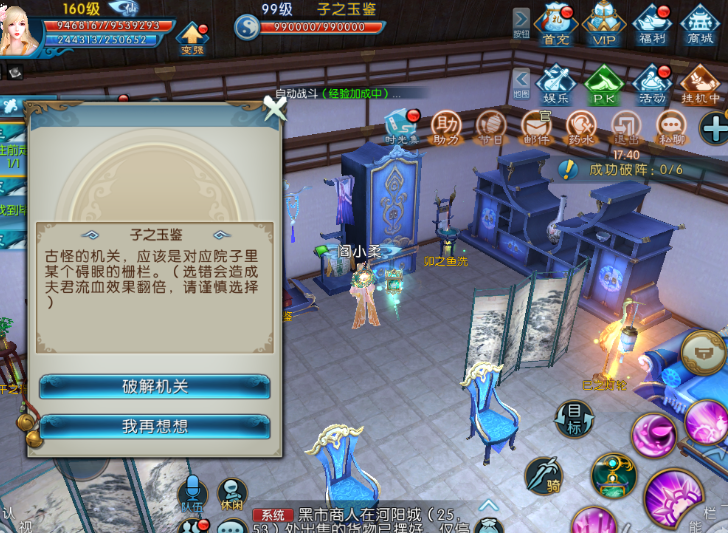The image size is (728, 533).
Task: Click the 退出 exit icon
Action: pos(626,127)
